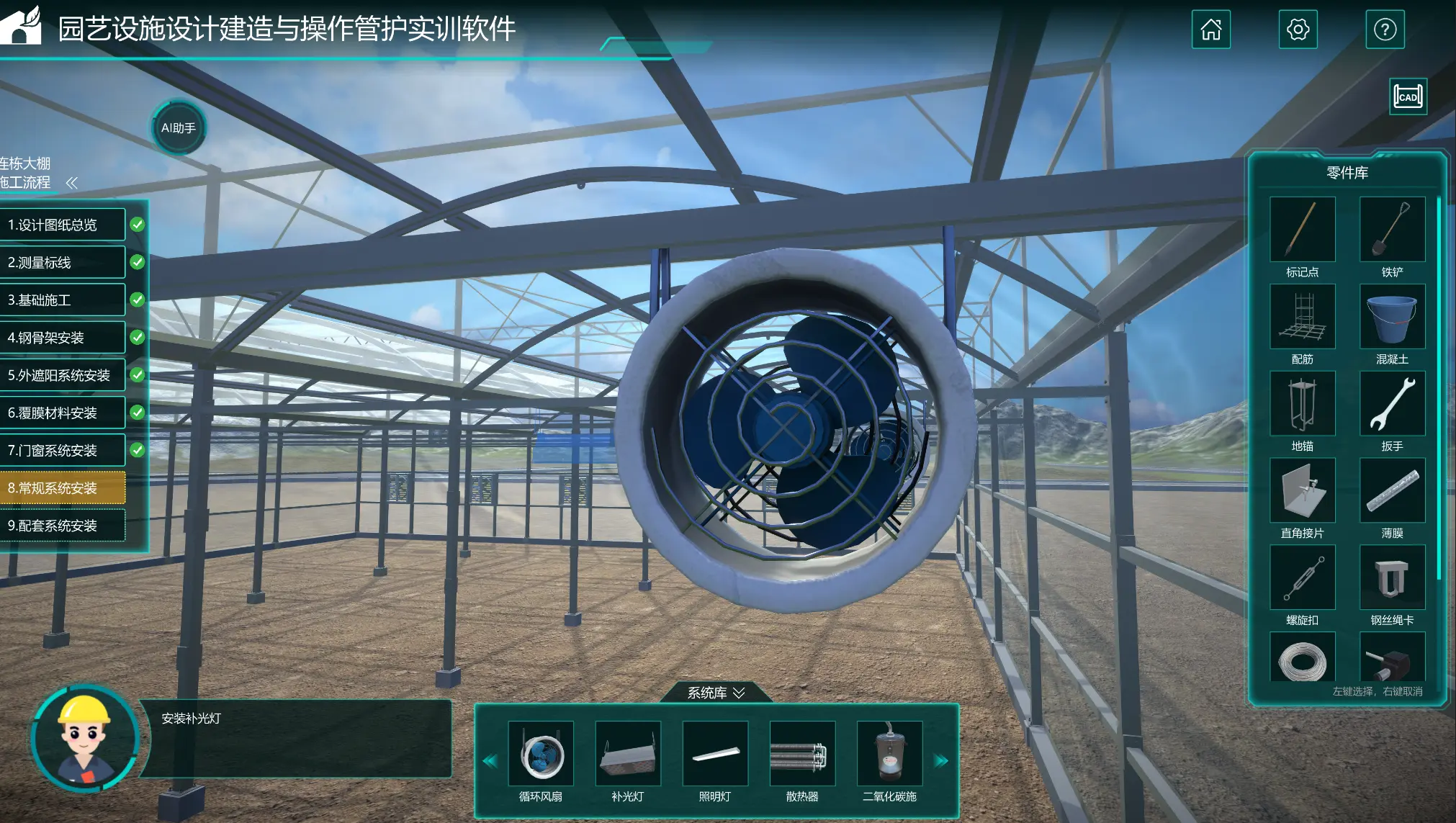The image size is (1456, 823).
Task: Select the 散热器 radiator item
Action: tap(801, 754)
